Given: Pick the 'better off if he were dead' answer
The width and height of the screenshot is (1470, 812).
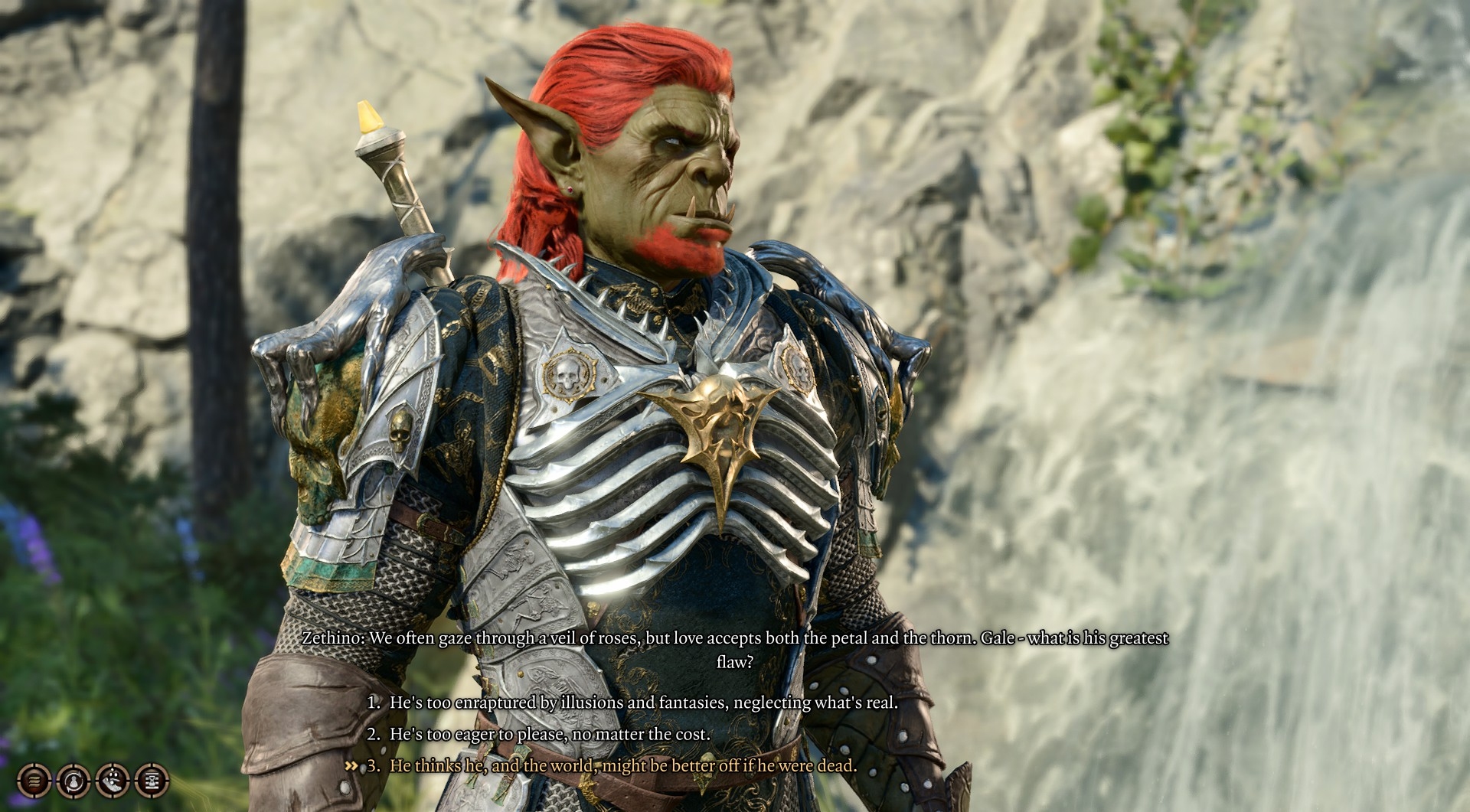Looking at the screenshot, I should (x=622, y=765).
